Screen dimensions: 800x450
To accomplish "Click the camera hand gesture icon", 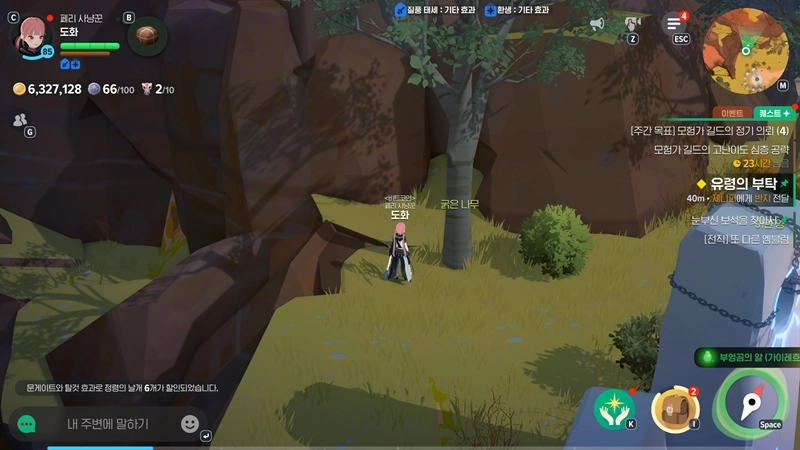I will (x=632, y=23).
